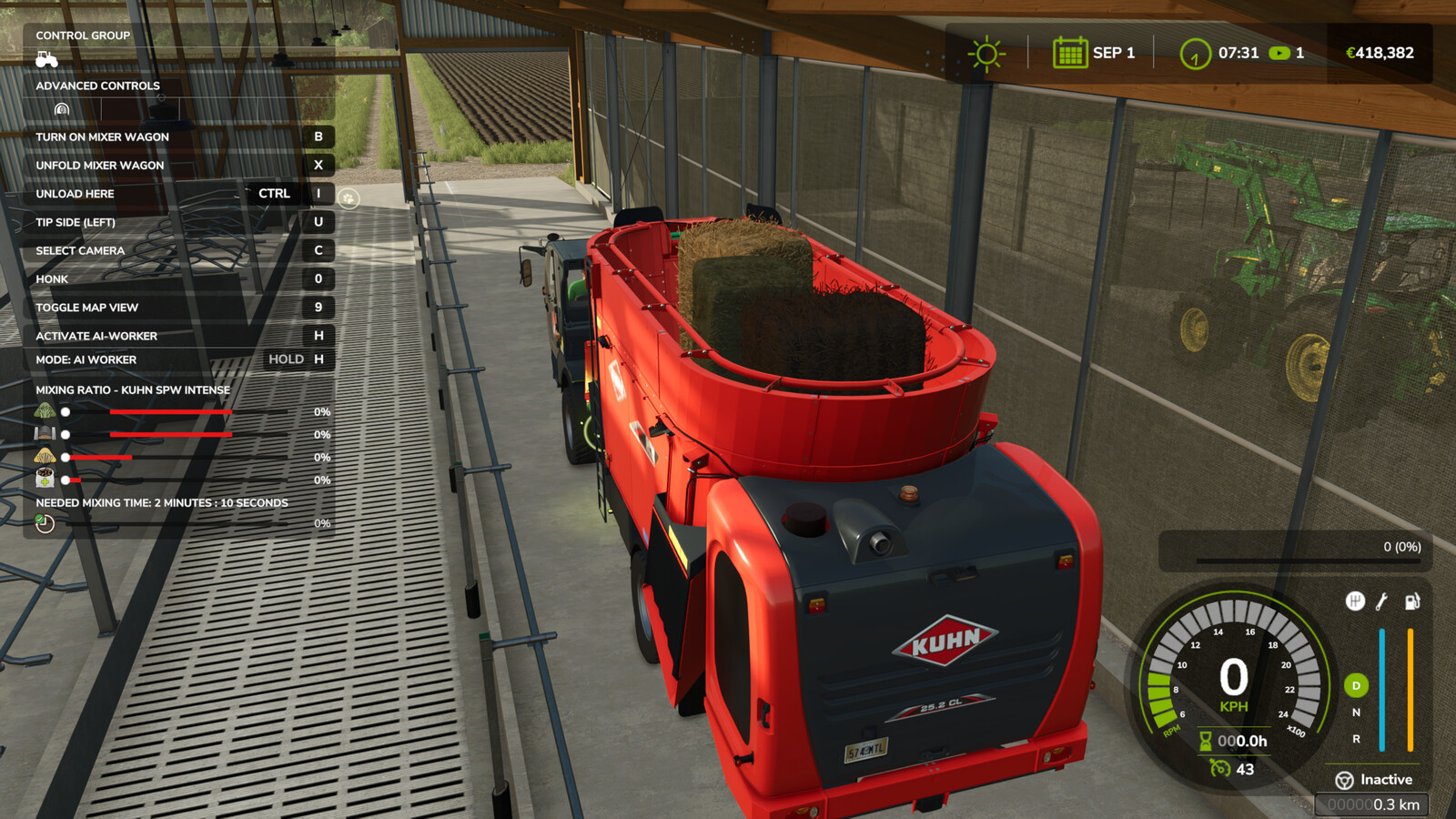The width and height of the screenshot is (1456, 819).
Task: Collapse the Control Group panel
Action: [x=82, y=35]
